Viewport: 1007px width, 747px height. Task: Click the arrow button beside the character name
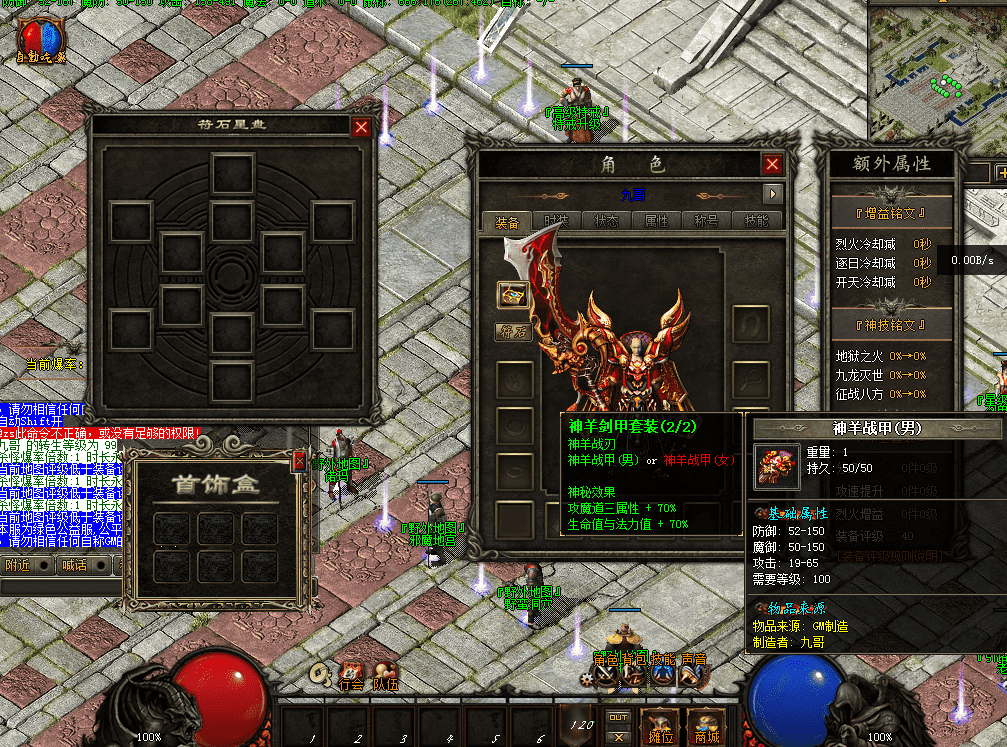[x=772, y=194]
